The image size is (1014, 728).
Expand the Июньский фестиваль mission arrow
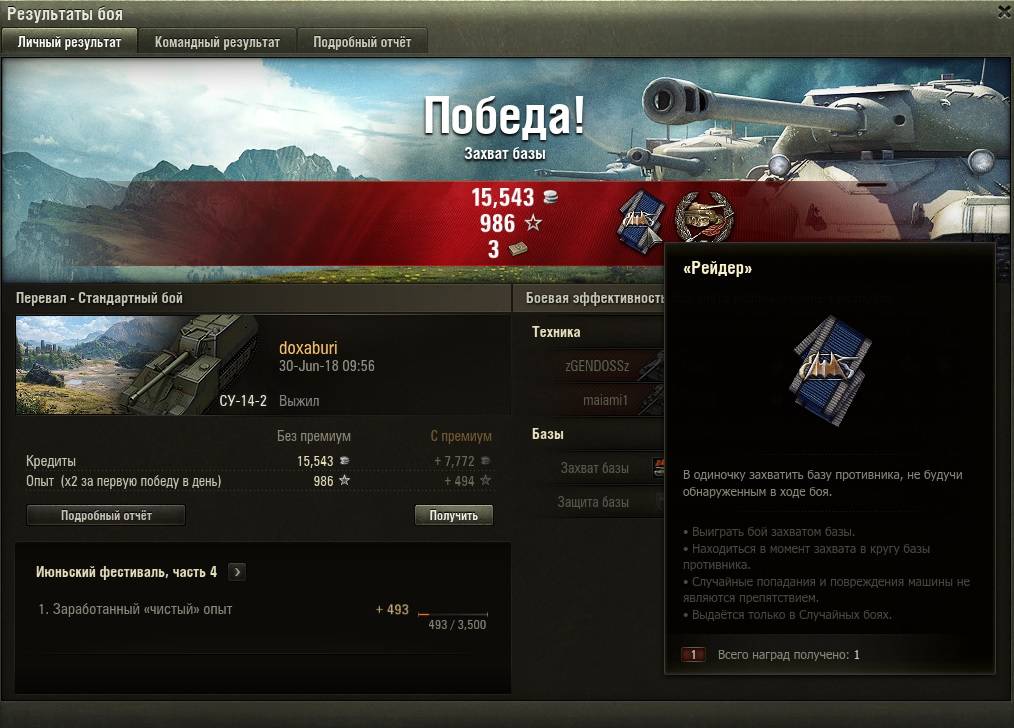[x=236, y=572]
